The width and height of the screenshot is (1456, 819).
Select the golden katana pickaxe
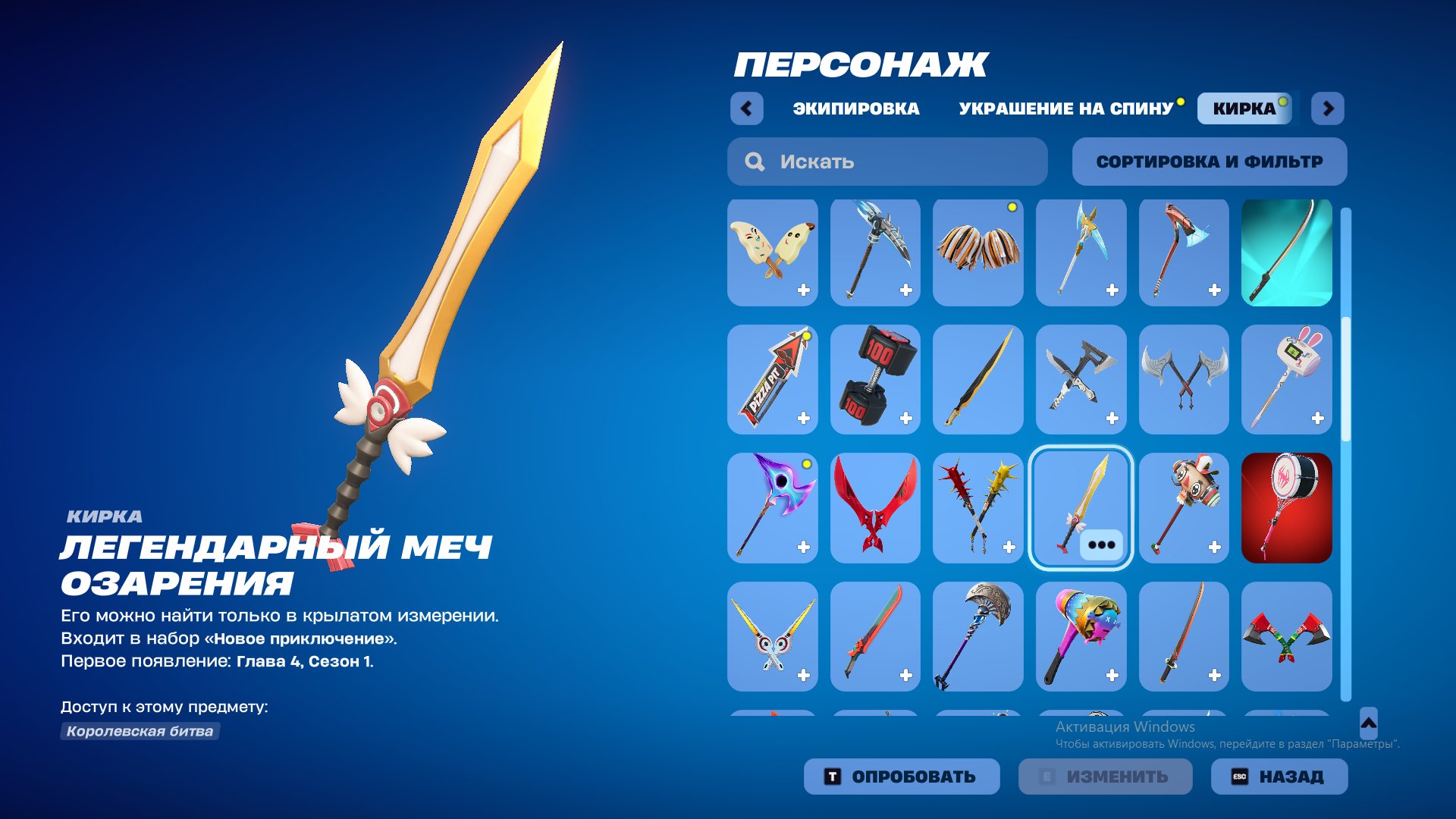[978, 379]
